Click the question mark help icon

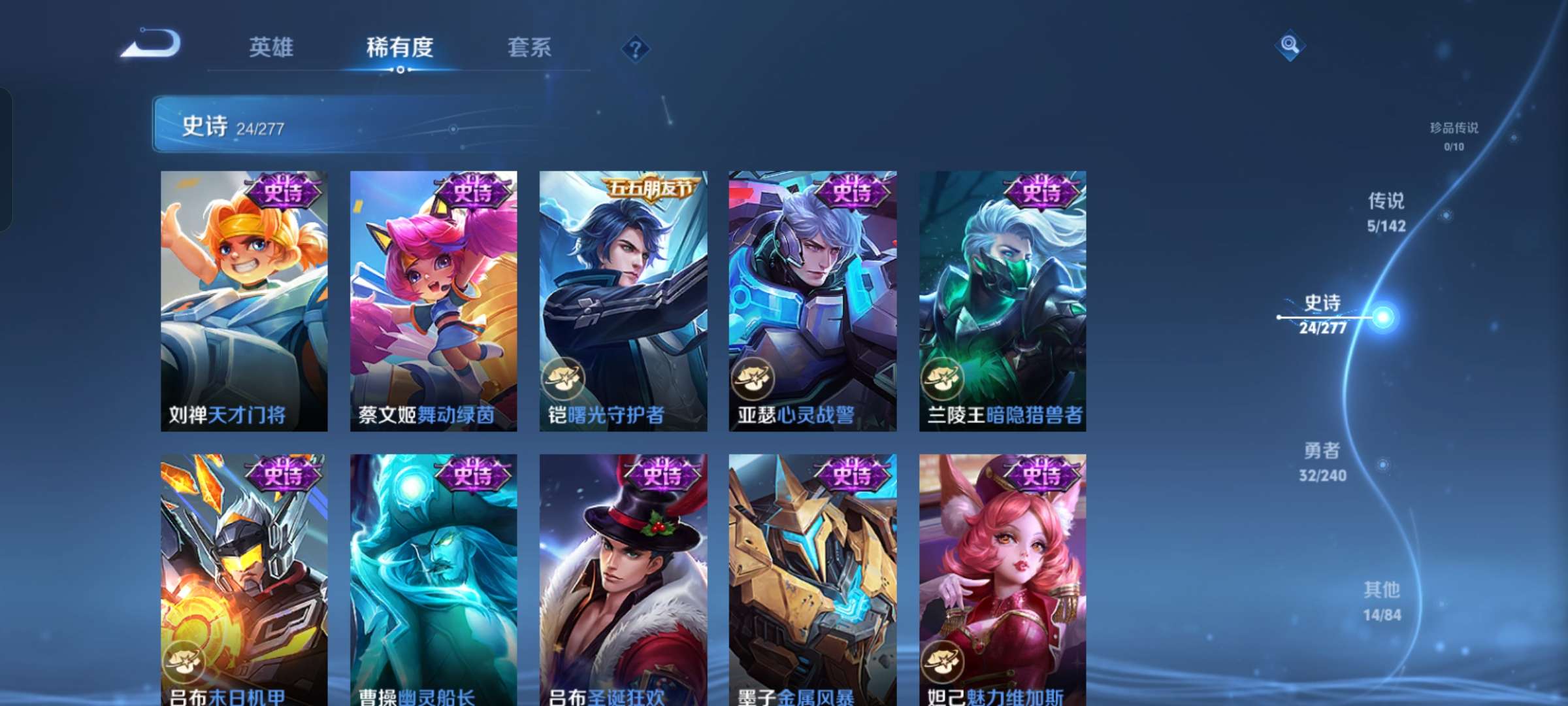point(637,48)
